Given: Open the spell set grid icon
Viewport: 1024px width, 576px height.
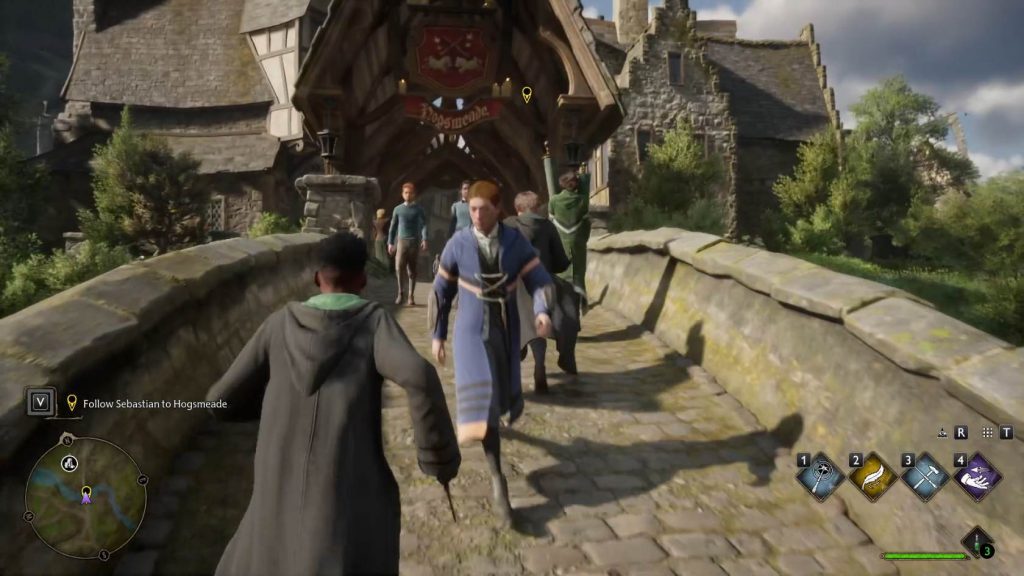Looking at the screenshot, I should click(988, 433).
